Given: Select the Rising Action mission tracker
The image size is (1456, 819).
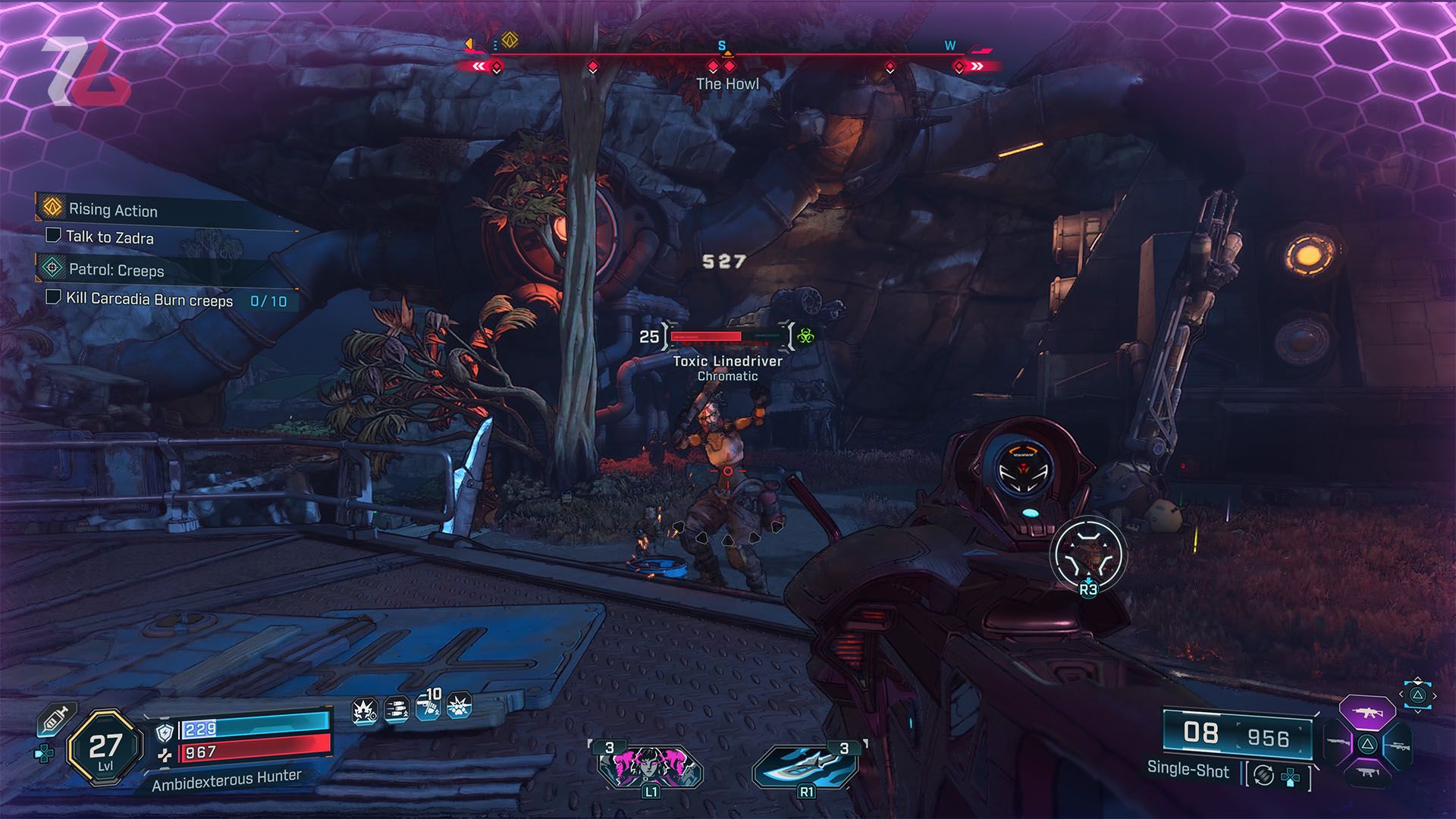Looking at the screenshot, I should pos(113,209).
